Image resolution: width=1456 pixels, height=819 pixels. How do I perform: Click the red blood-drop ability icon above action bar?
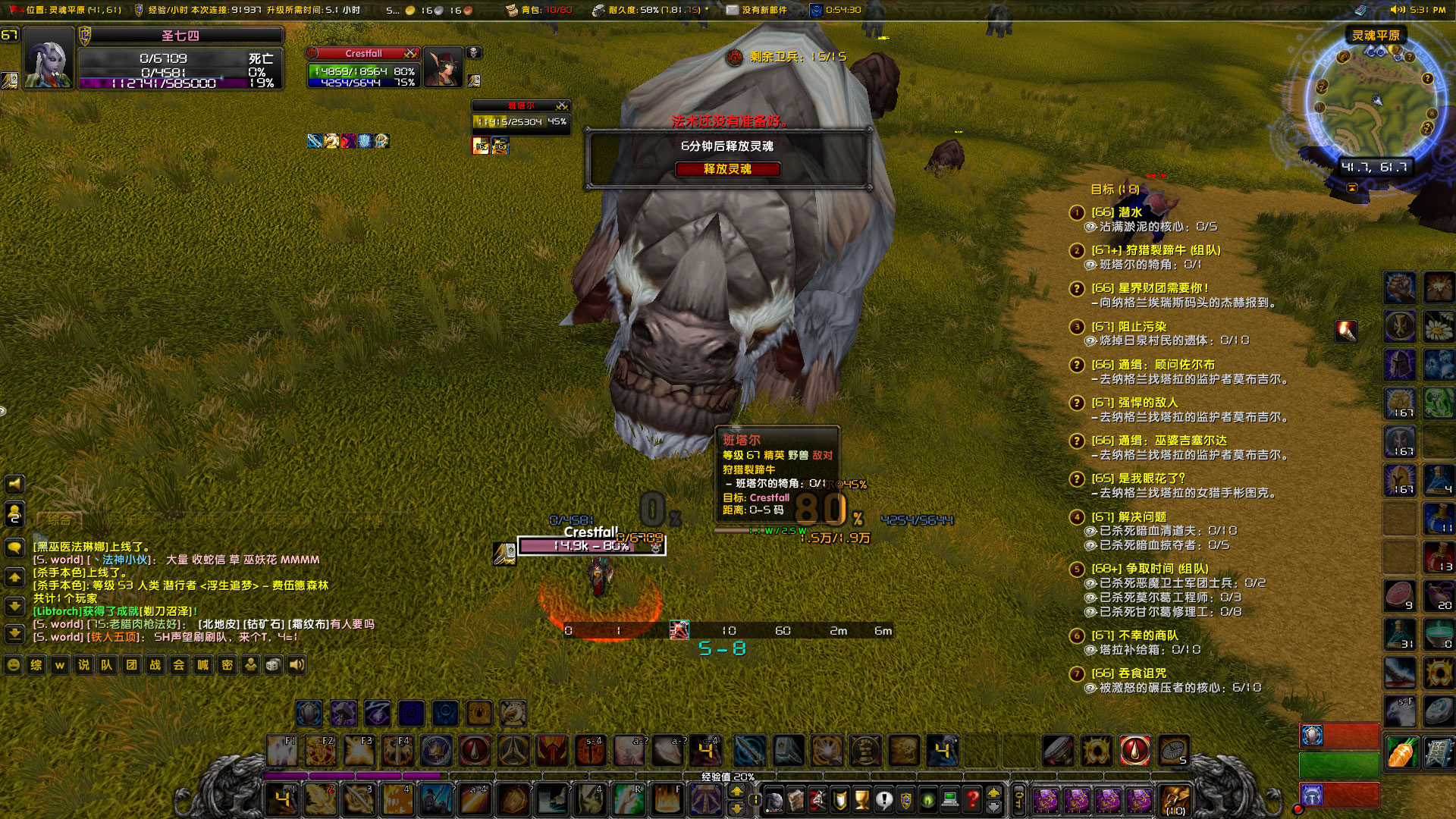click(x=1134, y=748)
